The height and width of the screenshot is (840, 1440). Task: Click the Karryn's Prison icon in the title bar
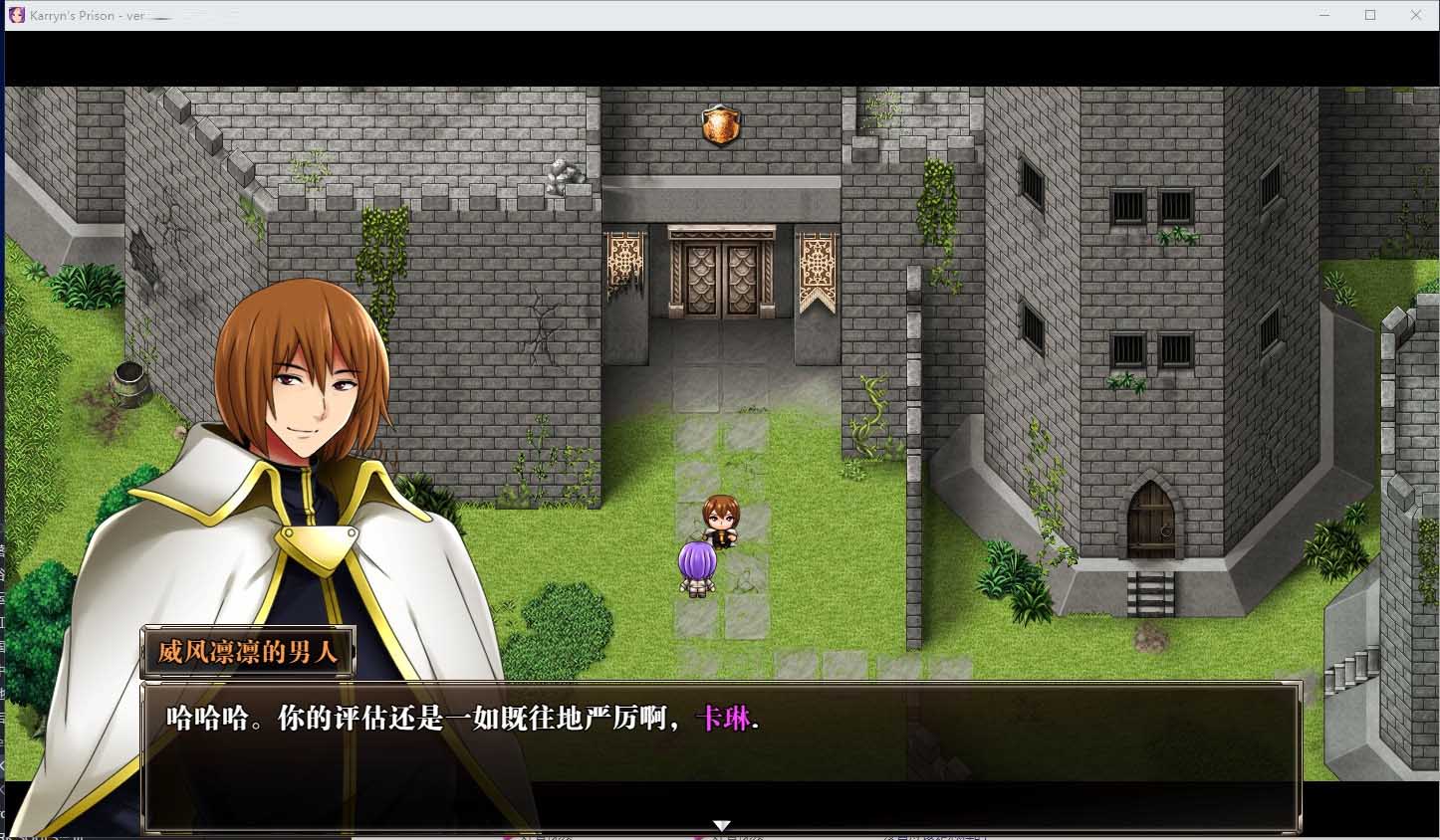[x=18, y=14]
